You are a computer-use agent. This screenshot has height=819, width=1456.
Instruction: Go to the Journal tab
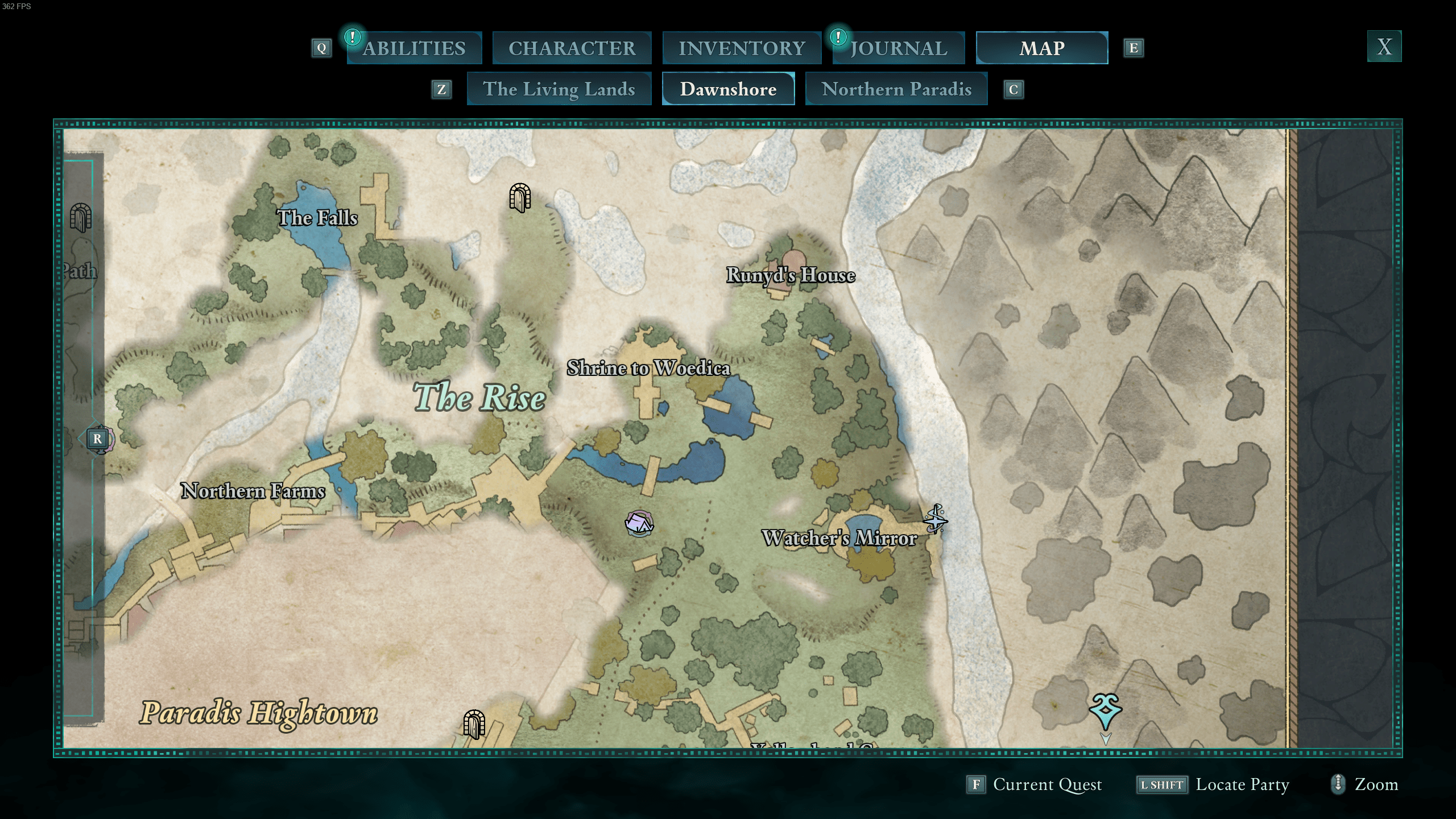click(x=899, y=48)
